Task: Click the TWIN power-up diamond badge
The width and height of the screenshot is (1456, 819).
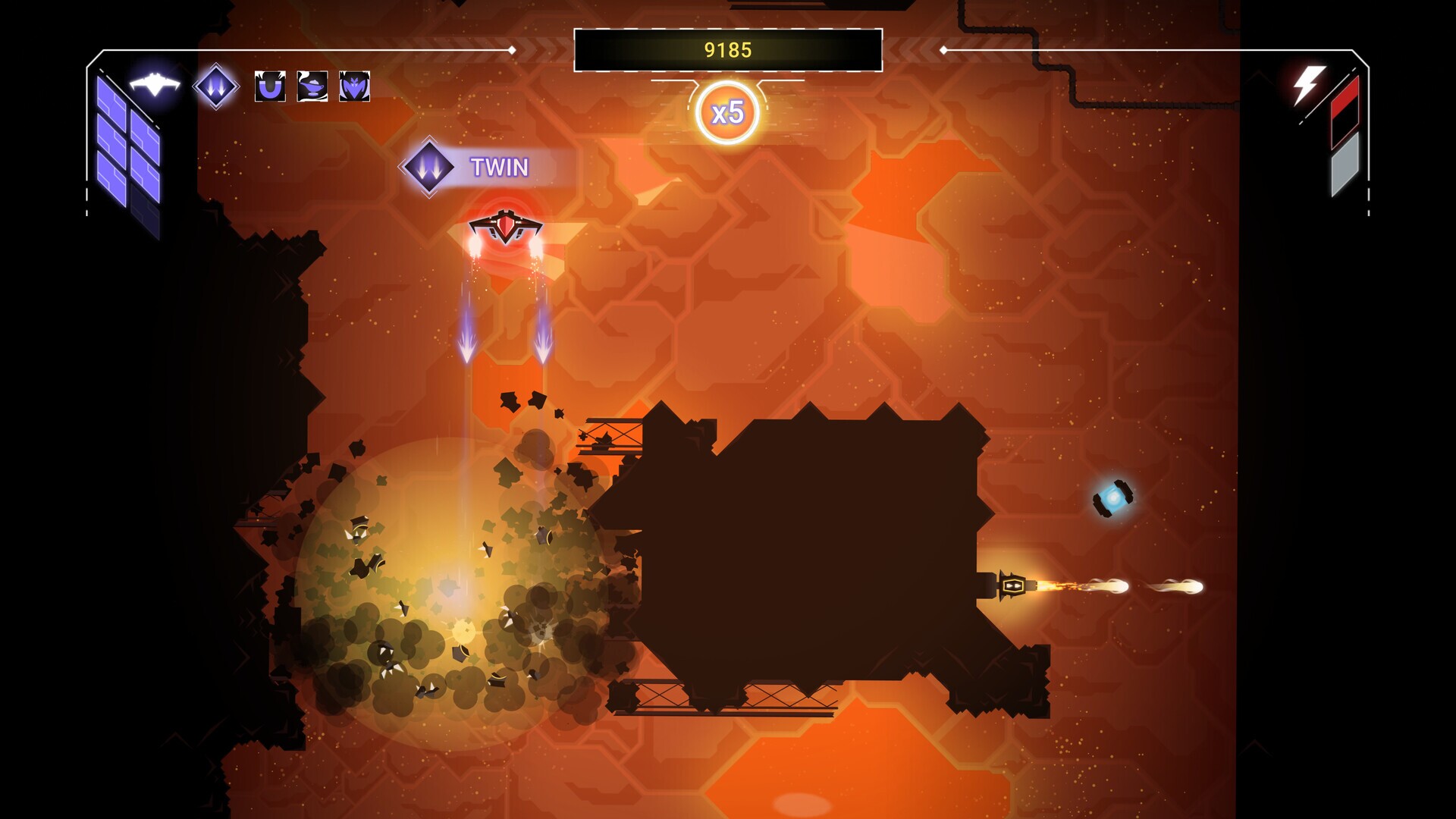Action: point(428,168)
